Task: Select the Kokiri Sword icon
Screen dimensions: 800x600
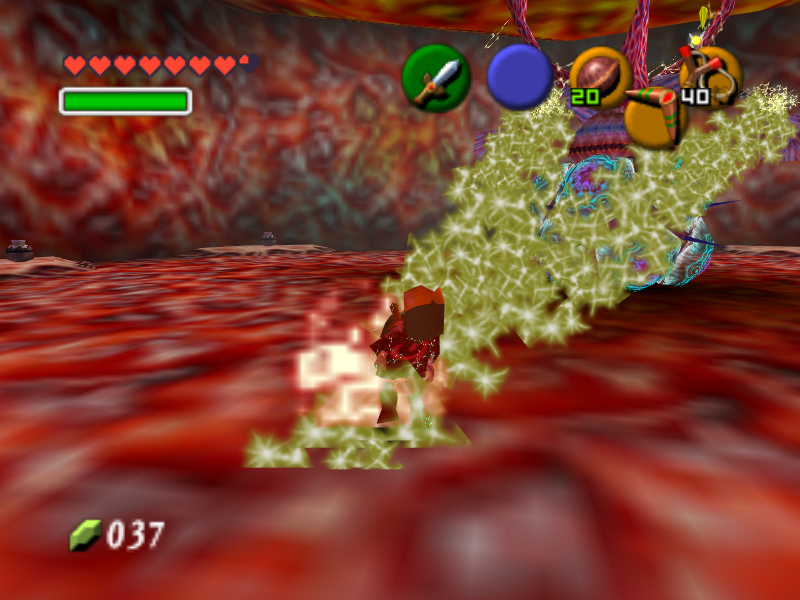Action: coord(436,78)
